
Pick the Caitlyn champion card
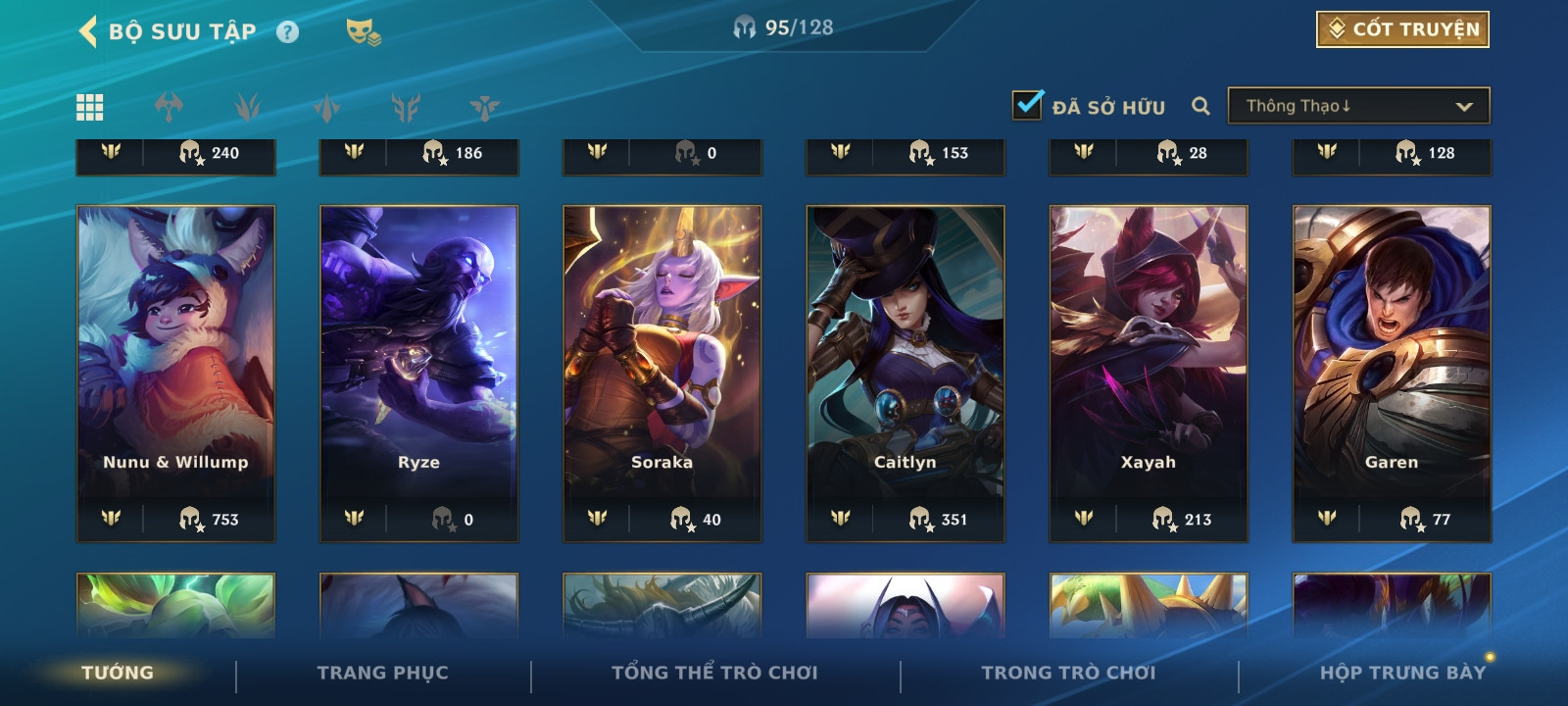(x=906, y=373)
